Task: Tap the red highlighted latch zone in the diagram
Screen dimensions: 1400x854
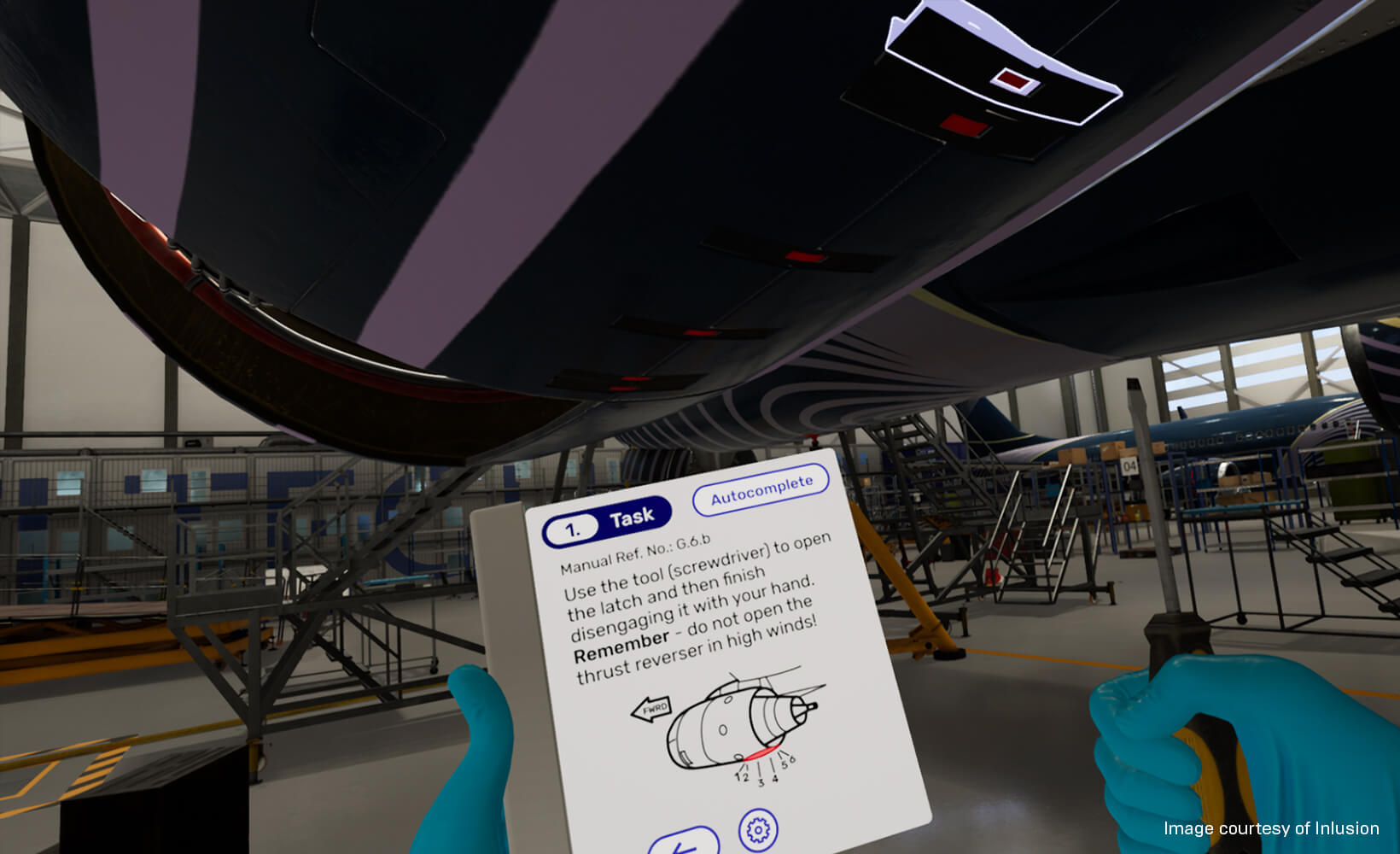Action: point(762,752)
